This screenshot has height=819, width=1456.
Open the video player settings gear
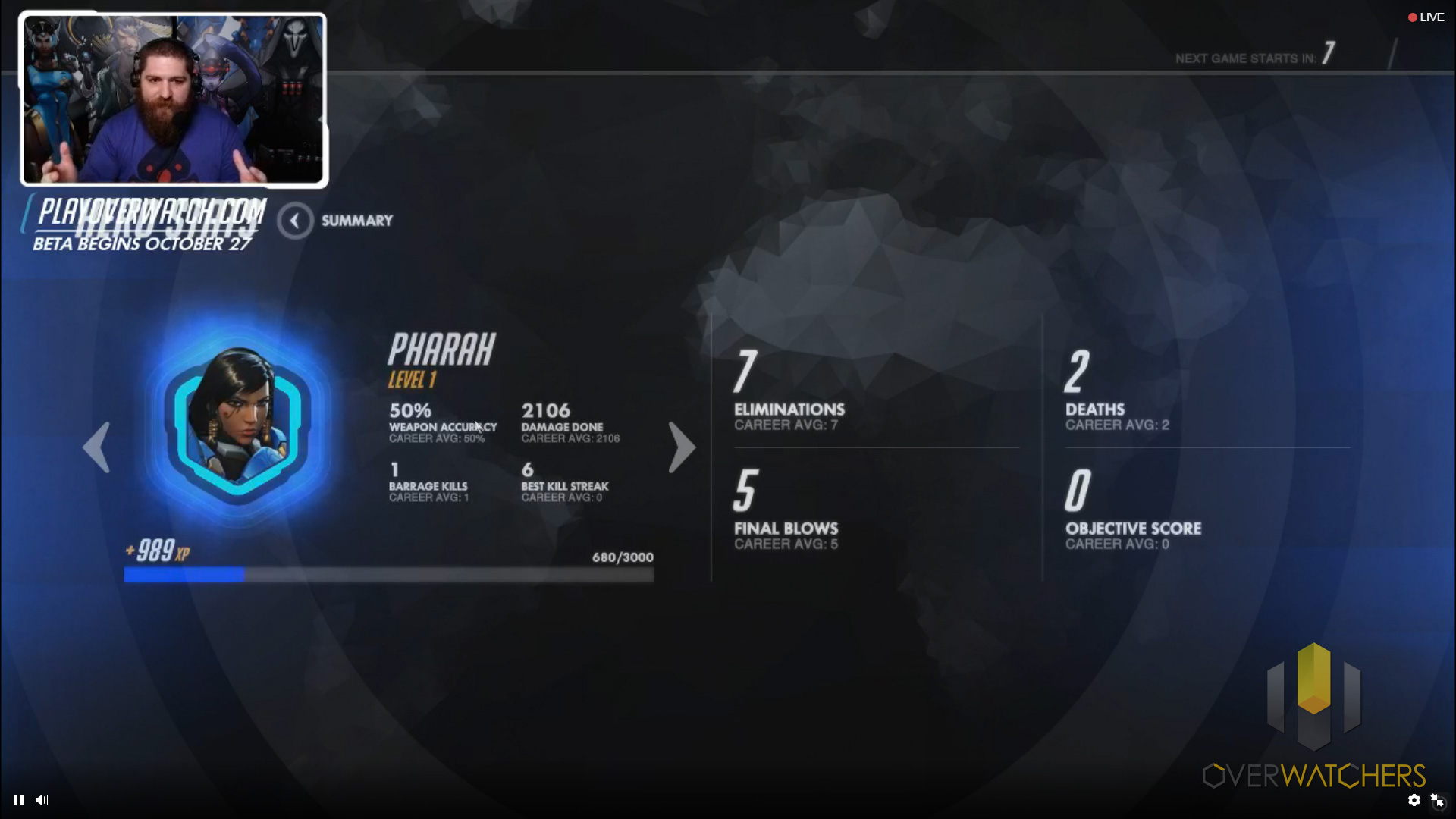click(1414, 800)
